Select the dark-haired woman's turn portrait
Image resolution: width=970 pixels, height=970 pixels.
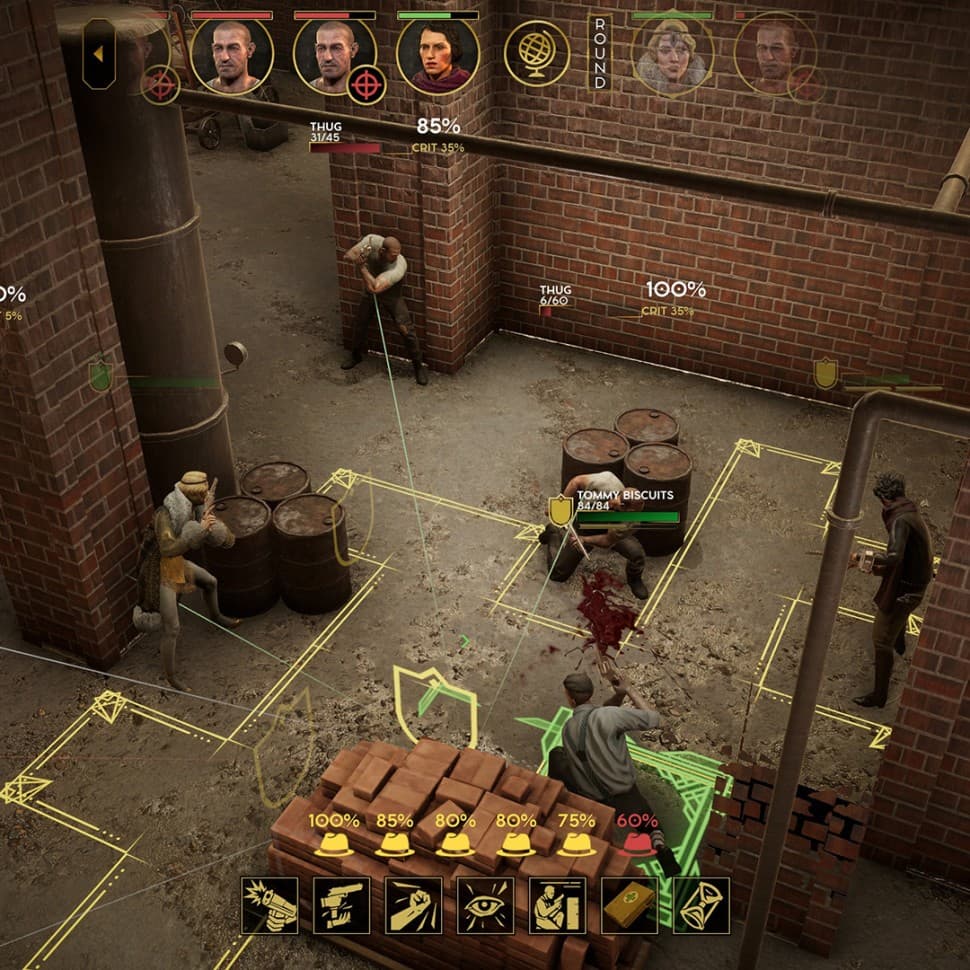click(x=437, y=56)
